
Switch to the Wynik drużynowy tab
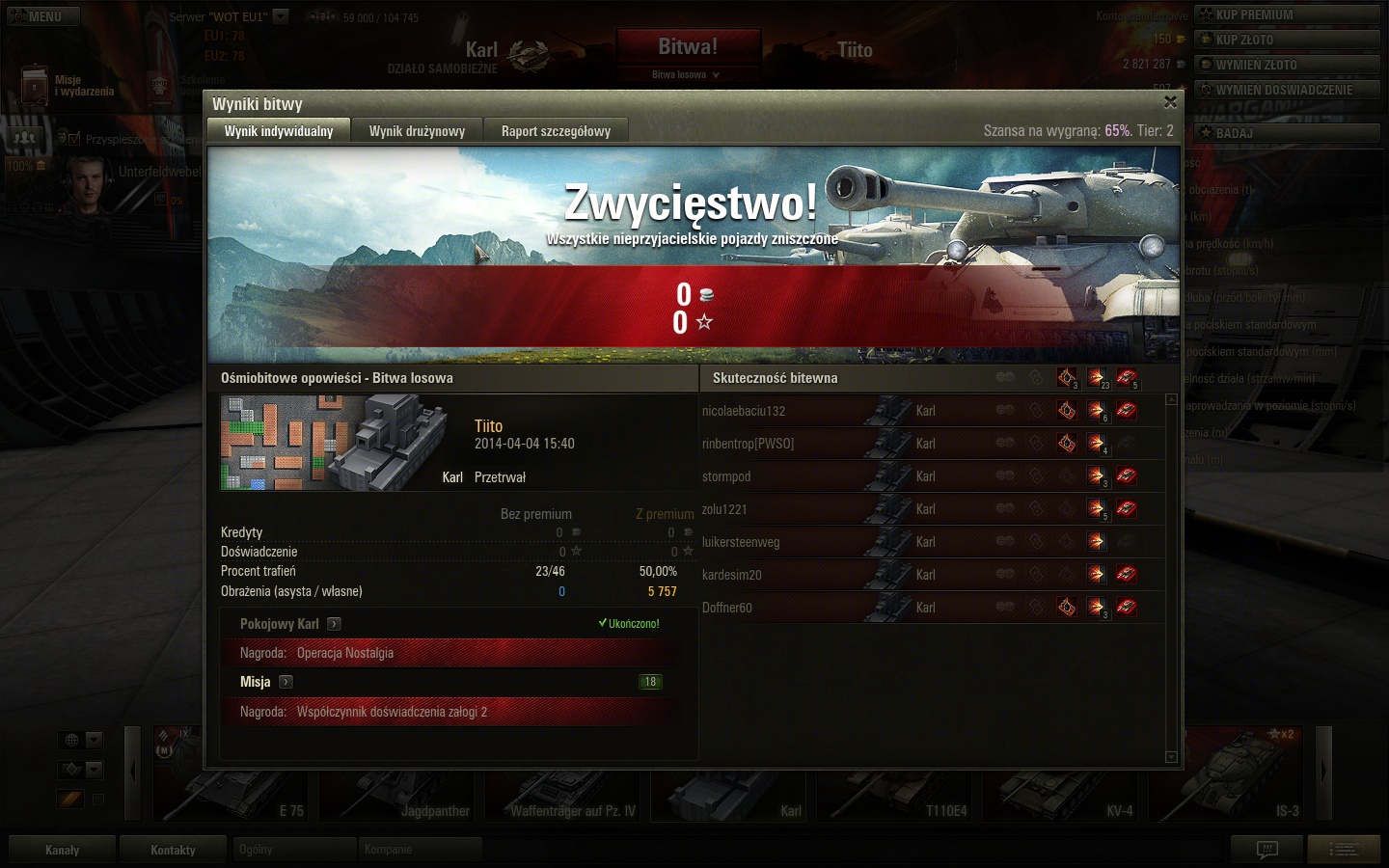[x=417, y=131]
